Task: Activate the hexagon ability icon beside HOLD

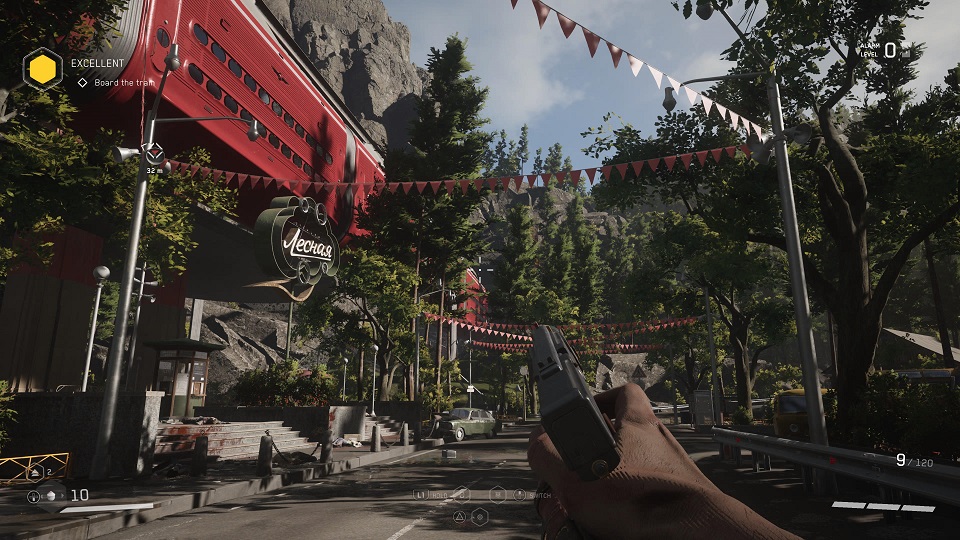Action: tap(461, 494)
